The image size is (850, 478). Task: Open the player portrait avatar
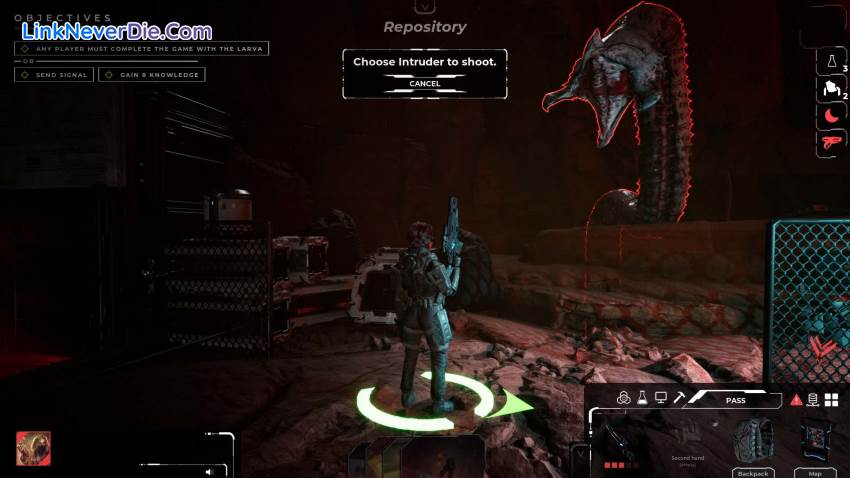[33, 448]
